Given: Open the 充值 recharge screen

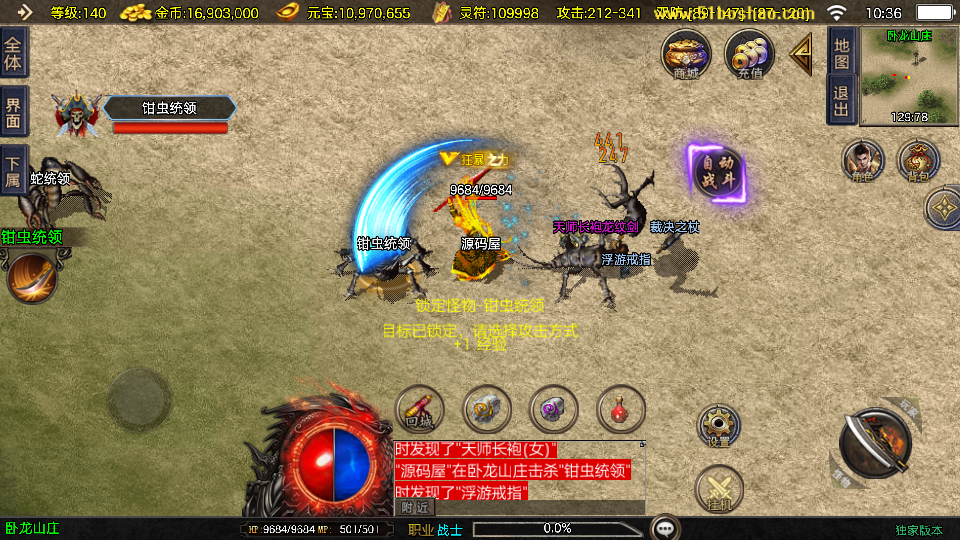Looking at the screenshot, I should click(x=749, y=54).
